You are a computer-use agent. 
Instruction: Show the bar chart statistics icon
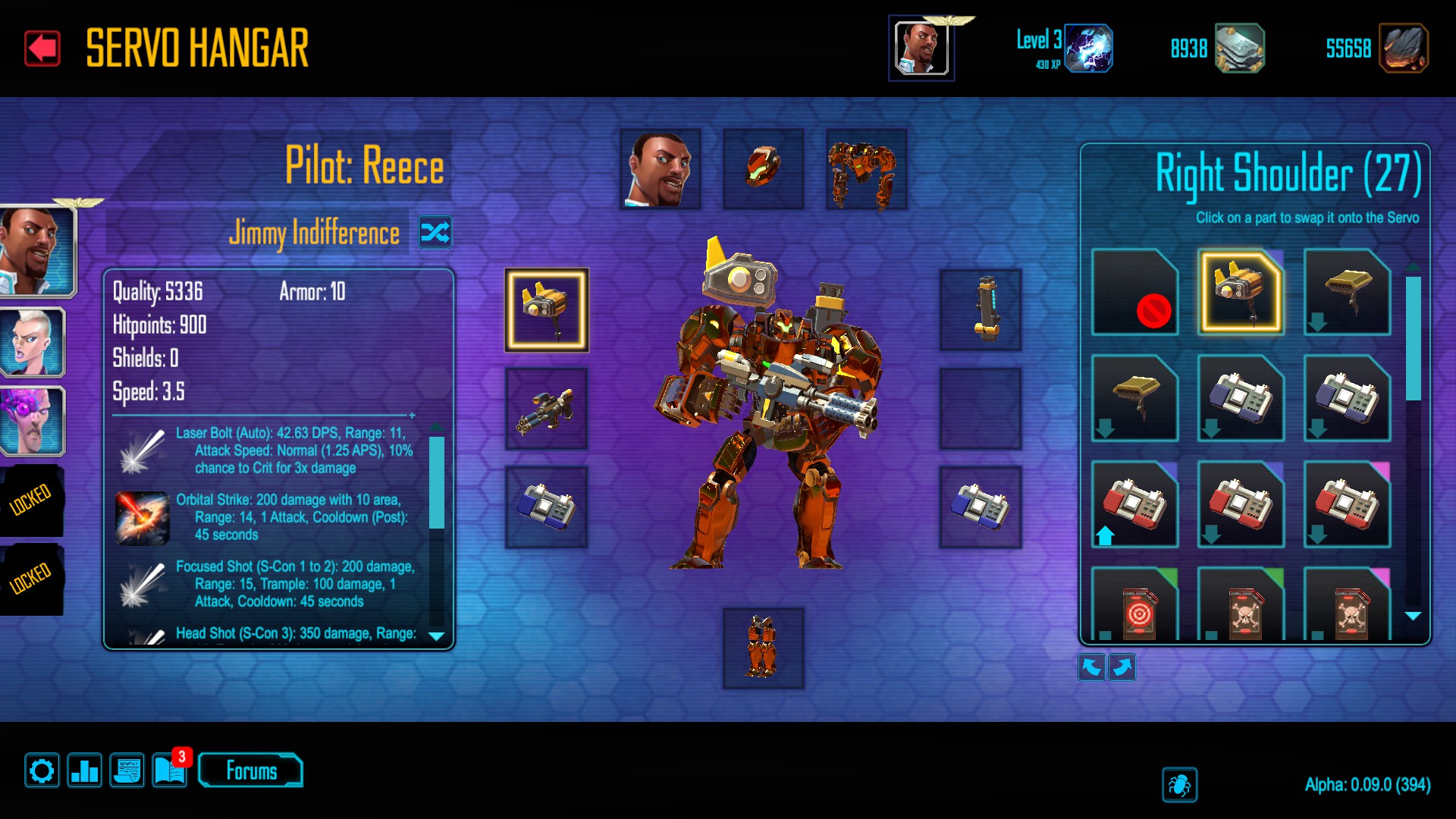click(84, 771)
